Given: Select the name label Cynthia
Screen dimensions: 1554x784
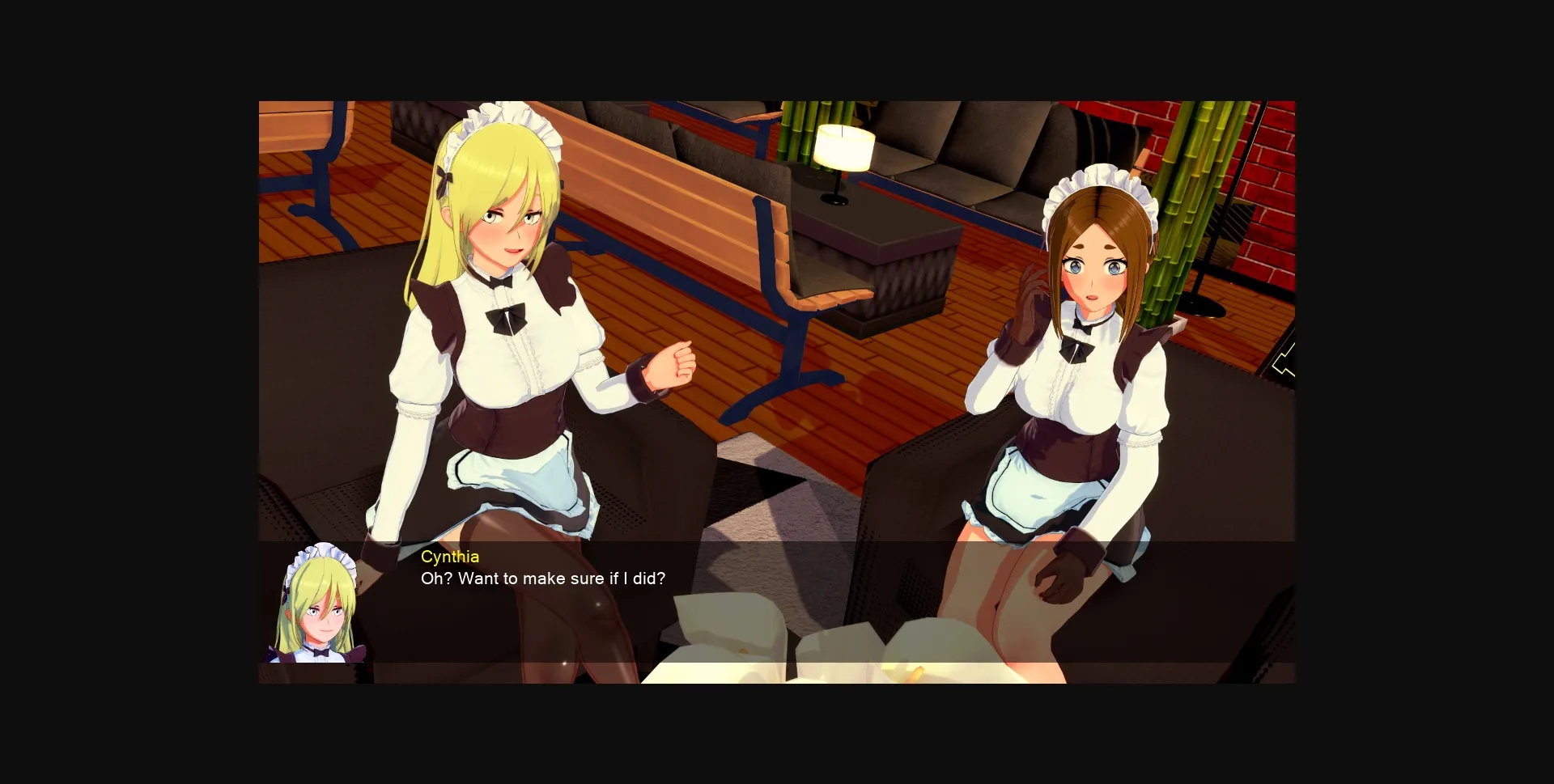Looking at the screenshot, I should (x=451, y=557).
